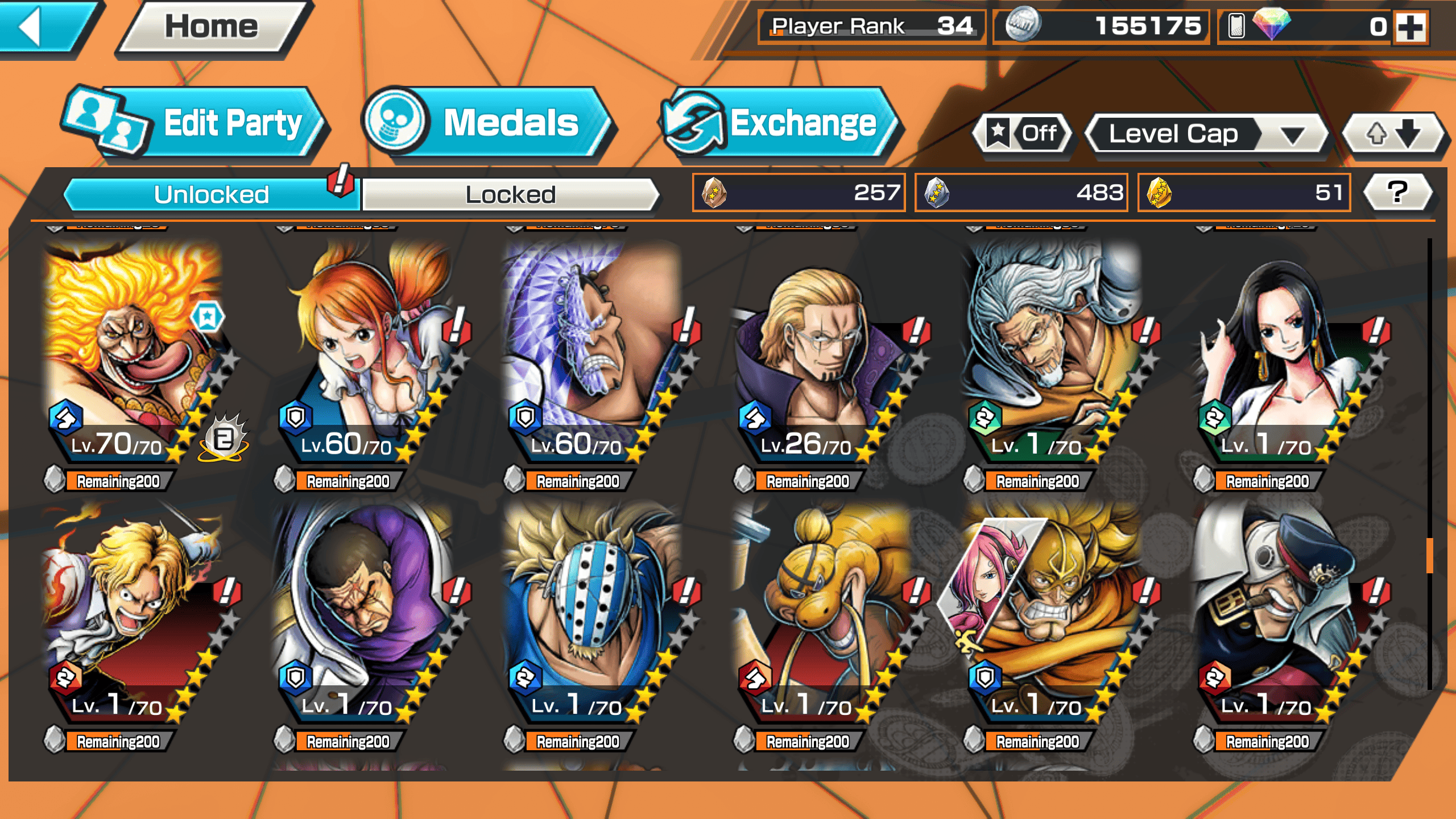Open the Exchange menu
Image resolution: width=1456 pixels, height=819 pixels.
782,123
